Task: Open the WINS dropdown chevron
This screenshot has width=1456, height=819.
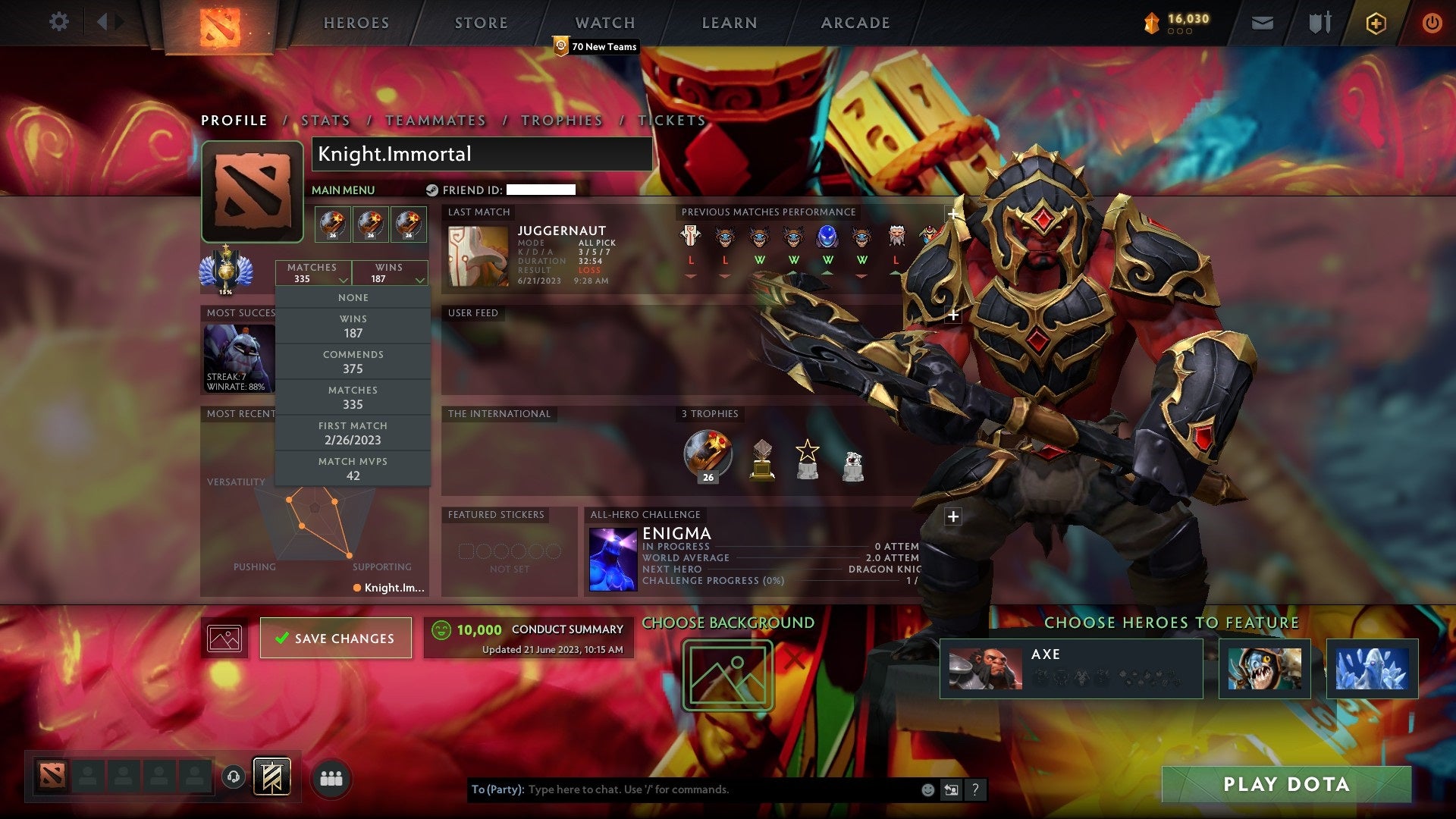Action: pyautogui.click(x=420, y=279)
